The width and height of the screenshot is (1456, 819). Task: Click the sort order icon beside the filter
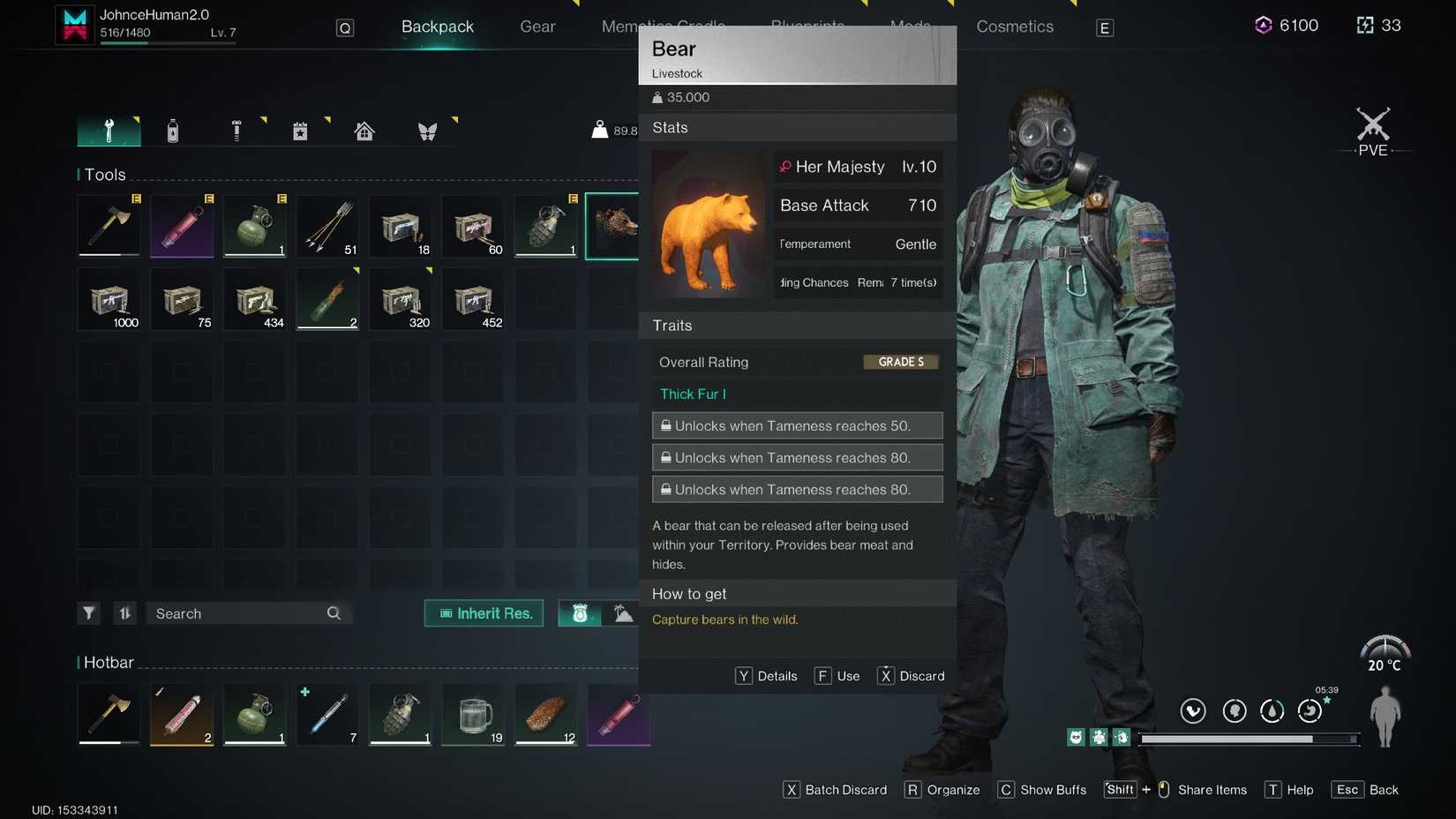(124, 612)
